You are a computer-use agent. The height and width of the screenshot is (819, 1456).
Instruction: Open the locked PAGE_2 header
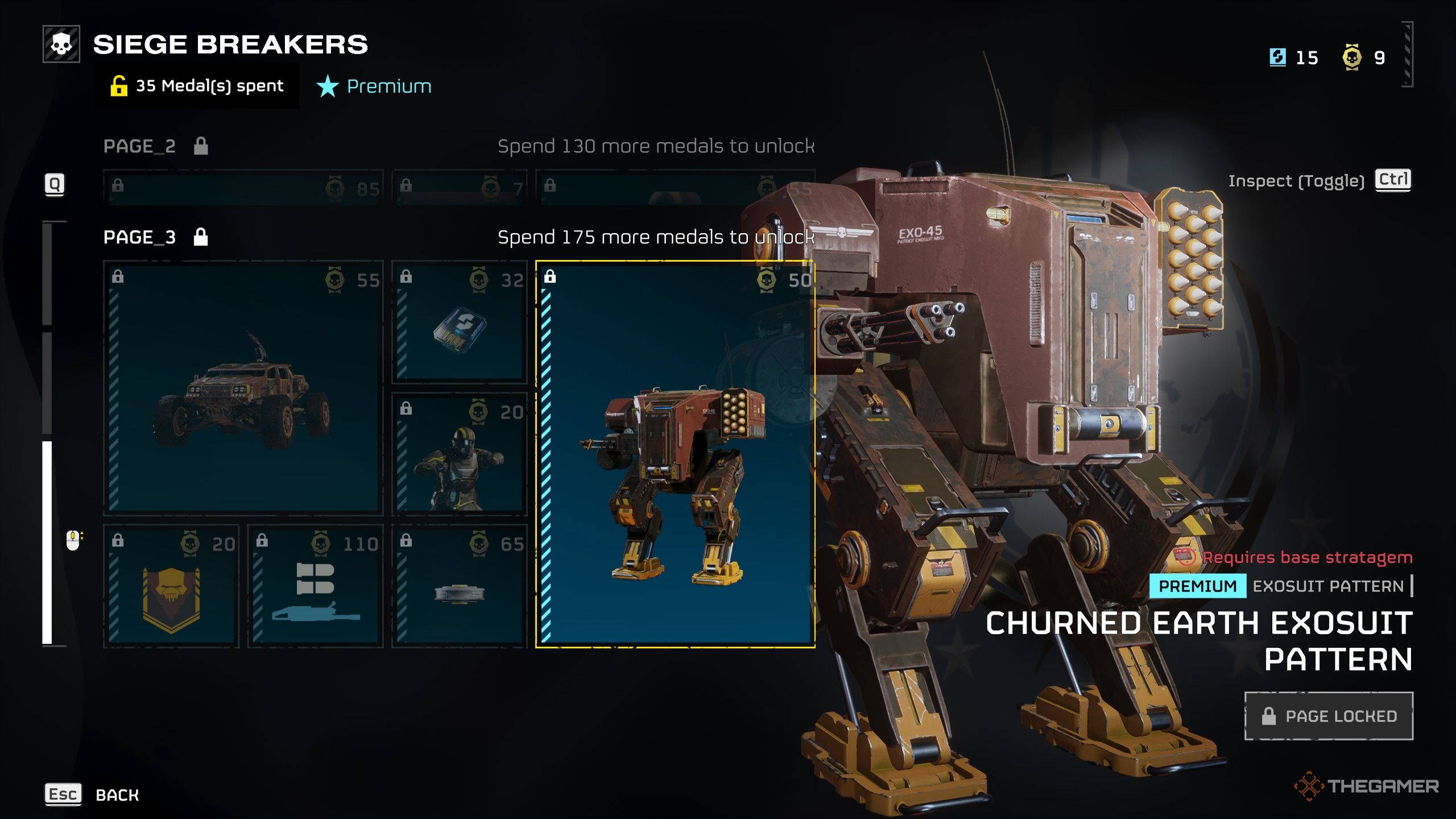pos(140,146)
